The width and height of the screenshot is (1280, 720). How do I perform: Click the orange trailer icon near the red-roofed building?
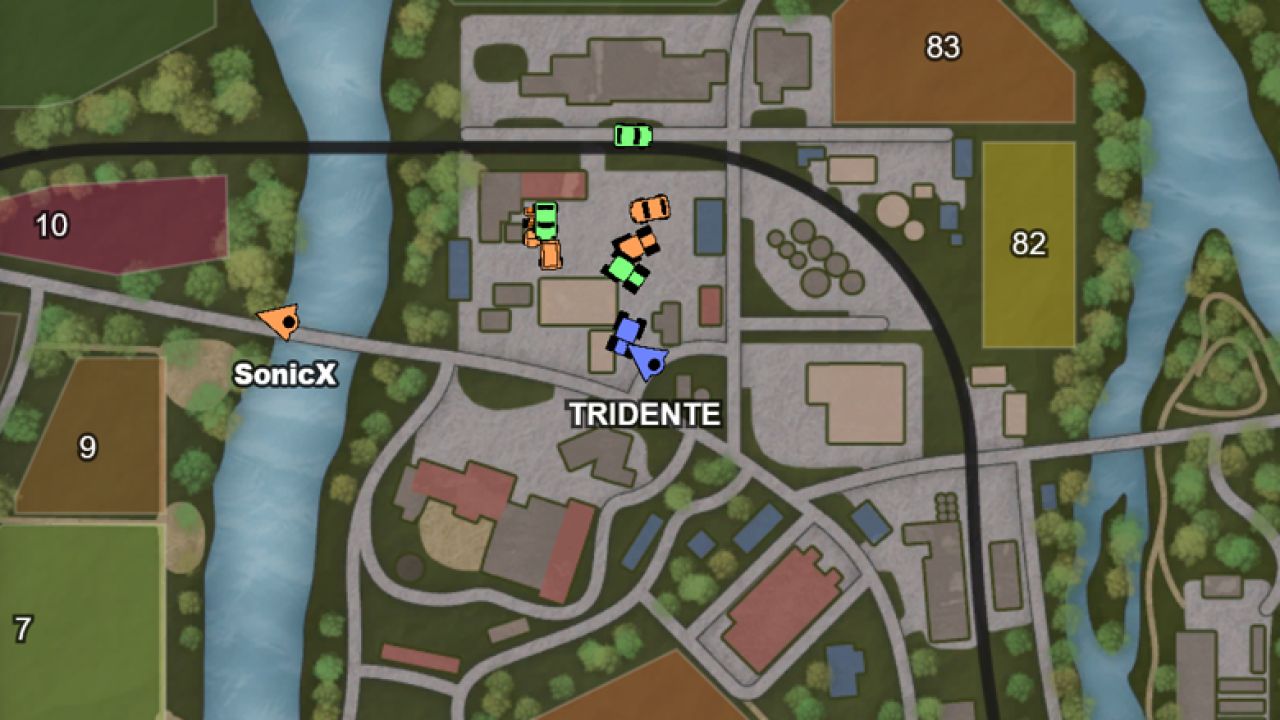coord(549,255)
